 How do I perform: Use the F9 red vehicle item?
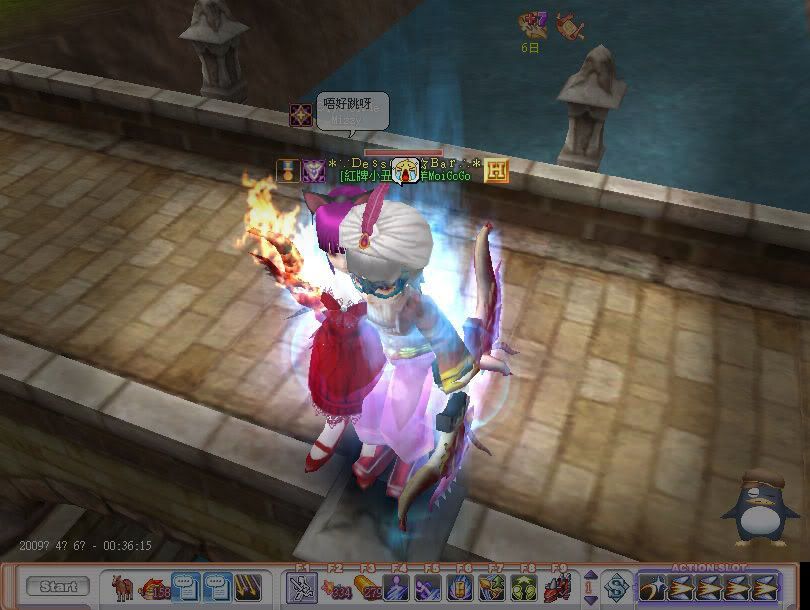point(557,588)
